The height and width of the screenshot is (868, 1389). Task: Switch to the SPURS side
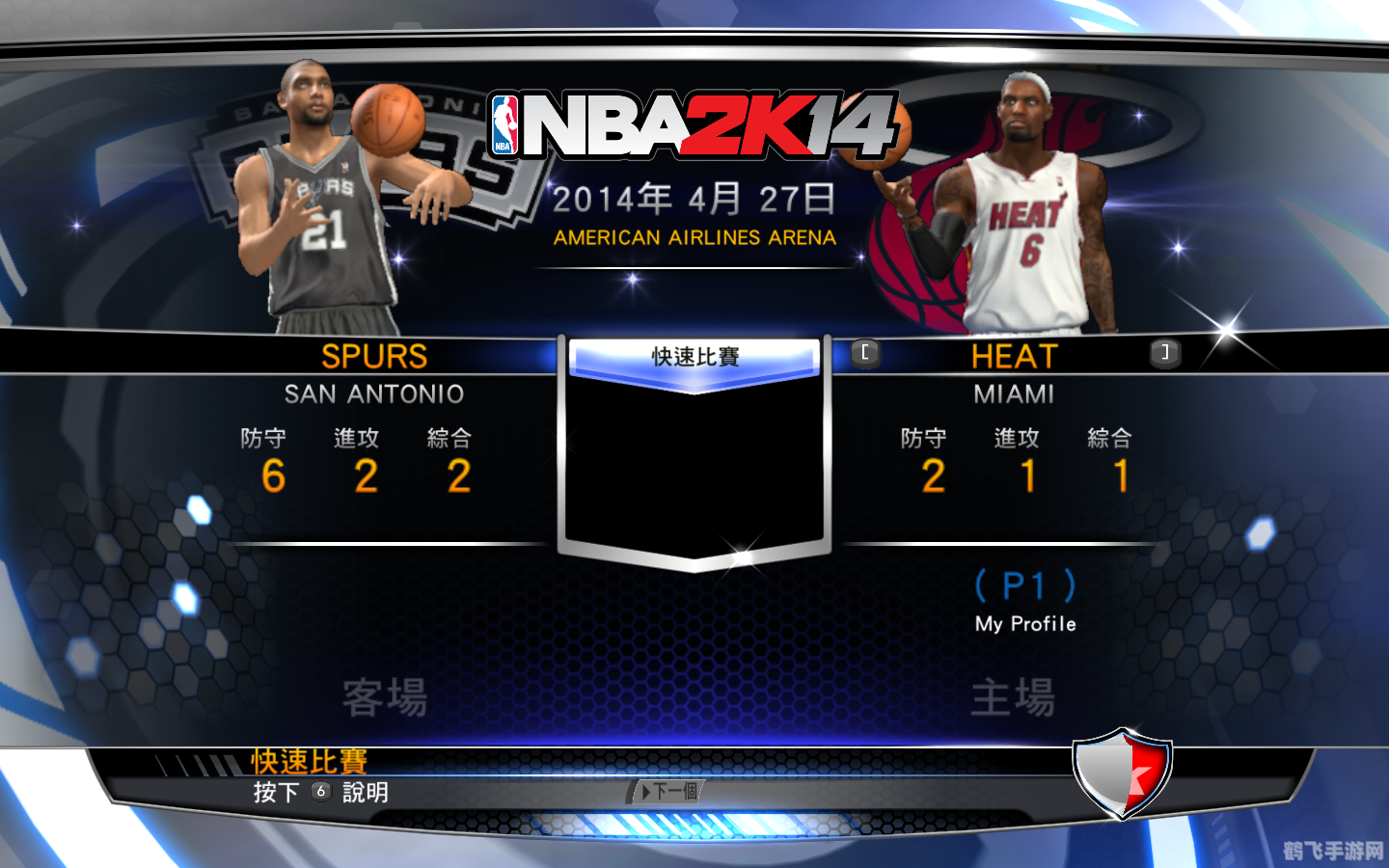tap(374, 357)
